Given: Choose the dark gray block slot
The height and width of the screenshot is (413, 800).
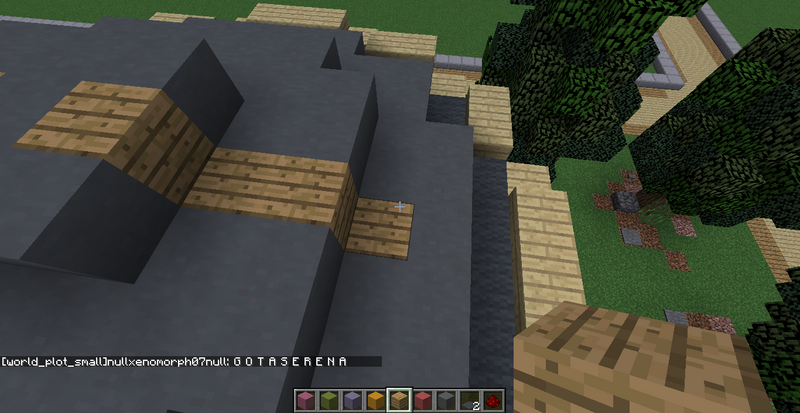Looking at the screenshot, I should pos(446,401).
